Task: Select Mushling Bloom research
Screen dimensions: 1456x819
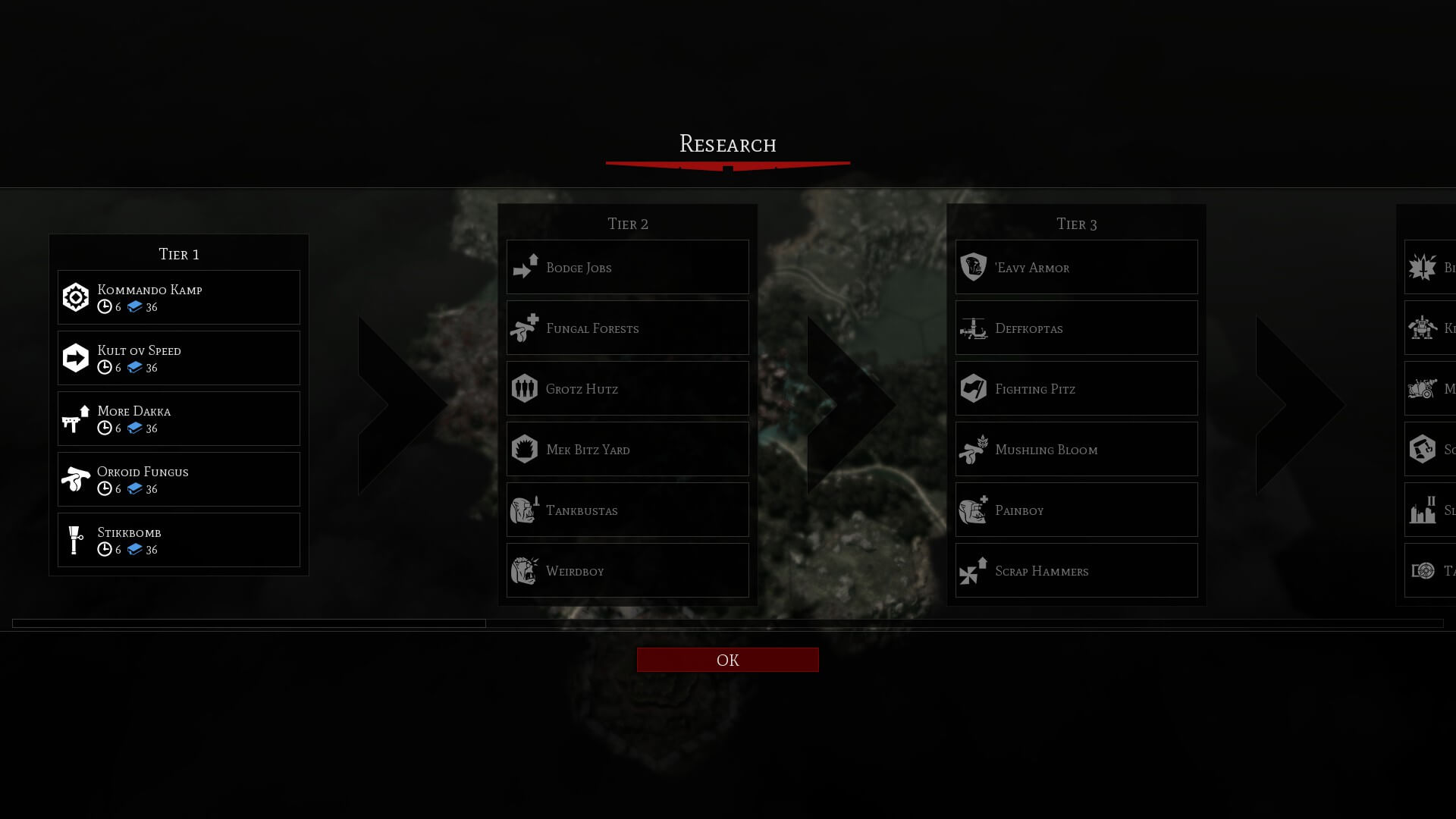Action: click(x=1077, y=449)
